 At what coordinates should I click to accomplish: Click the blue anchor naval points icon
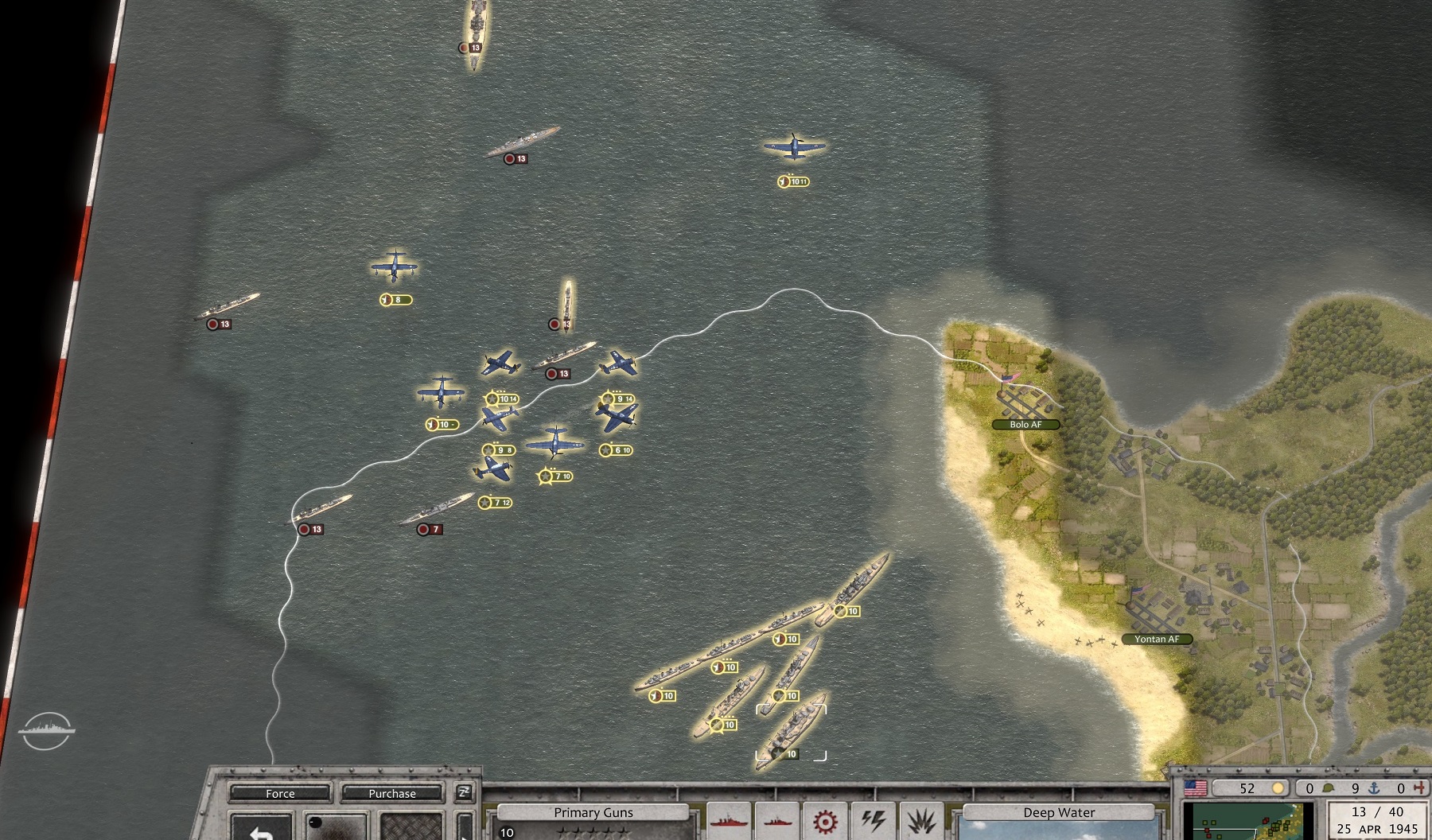[1374, 788]
